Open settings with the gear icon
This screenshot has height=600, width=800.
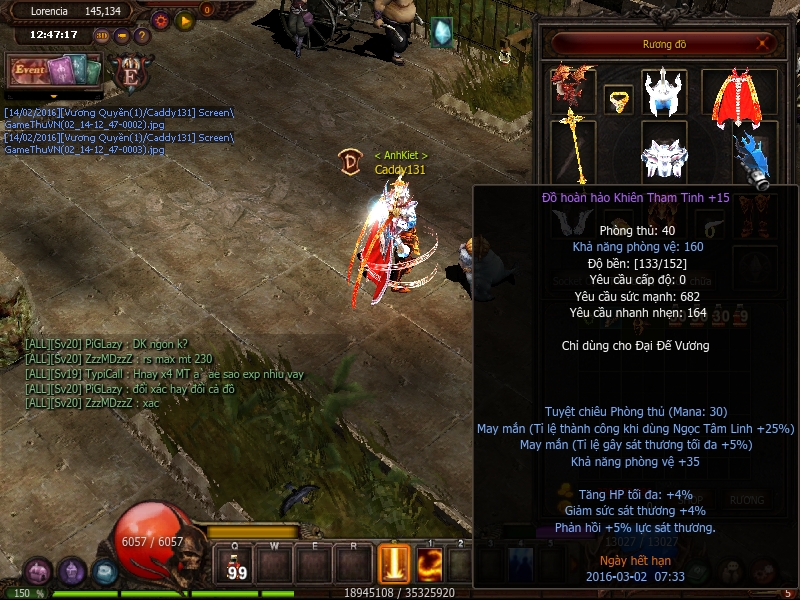pos(160,19)
